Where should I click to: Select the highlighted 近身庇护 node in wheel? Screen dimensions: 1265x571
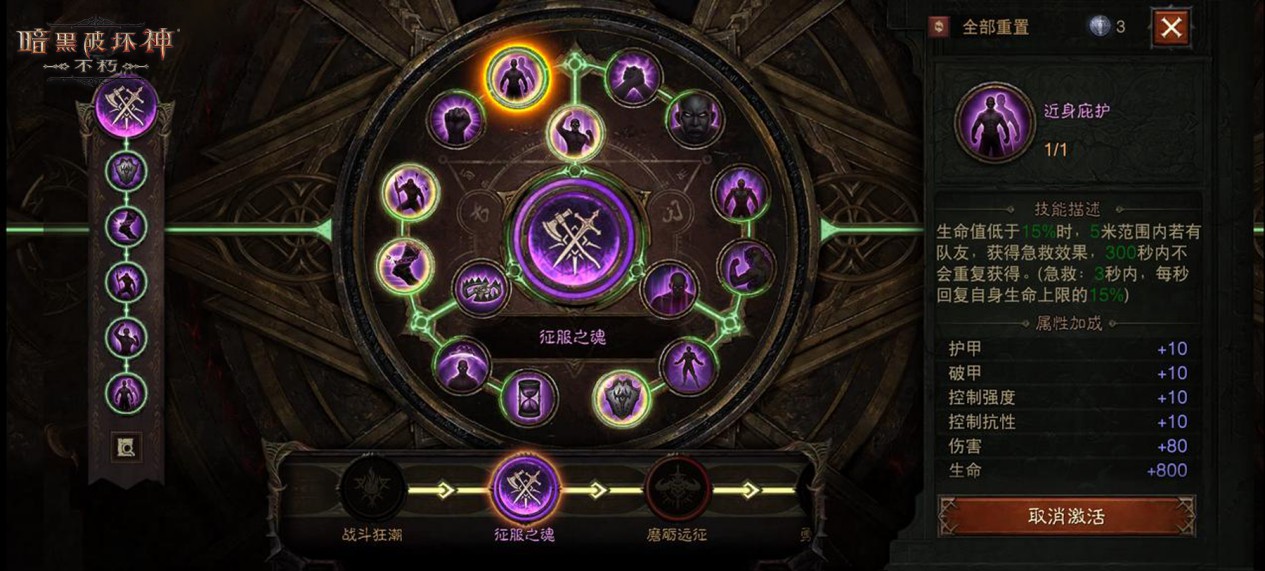(x=517, y=74)
